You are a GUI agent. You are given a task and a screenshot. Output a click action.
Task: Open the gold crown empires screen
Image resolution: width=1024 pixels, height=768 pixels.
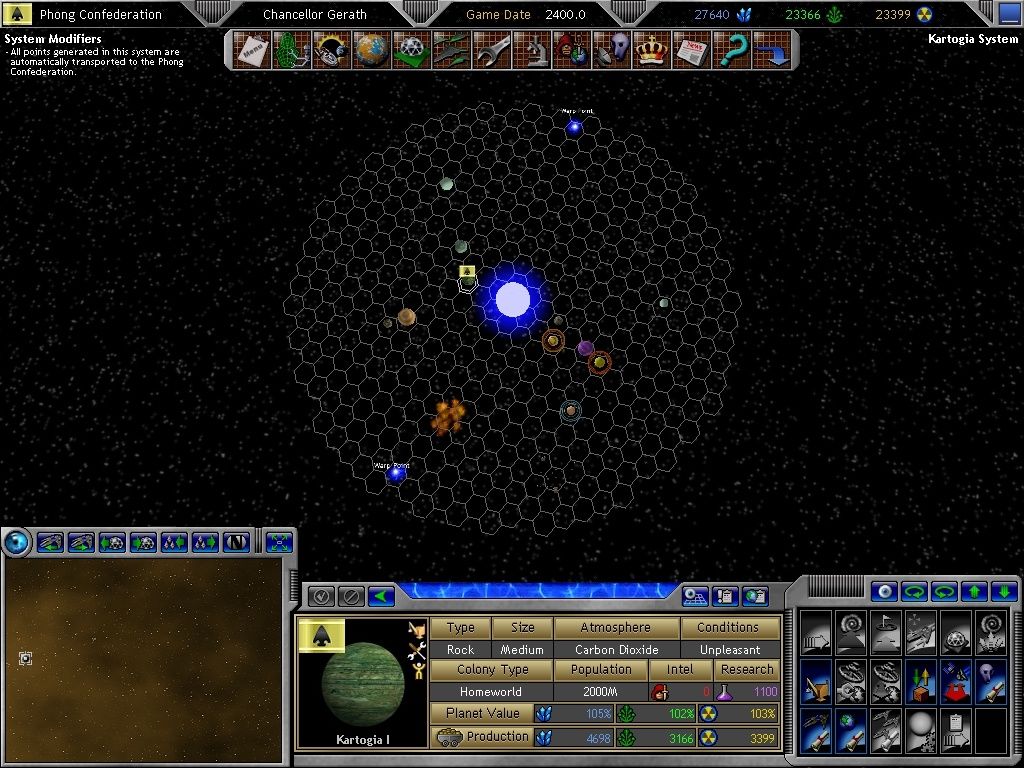(x=651, y=49)
